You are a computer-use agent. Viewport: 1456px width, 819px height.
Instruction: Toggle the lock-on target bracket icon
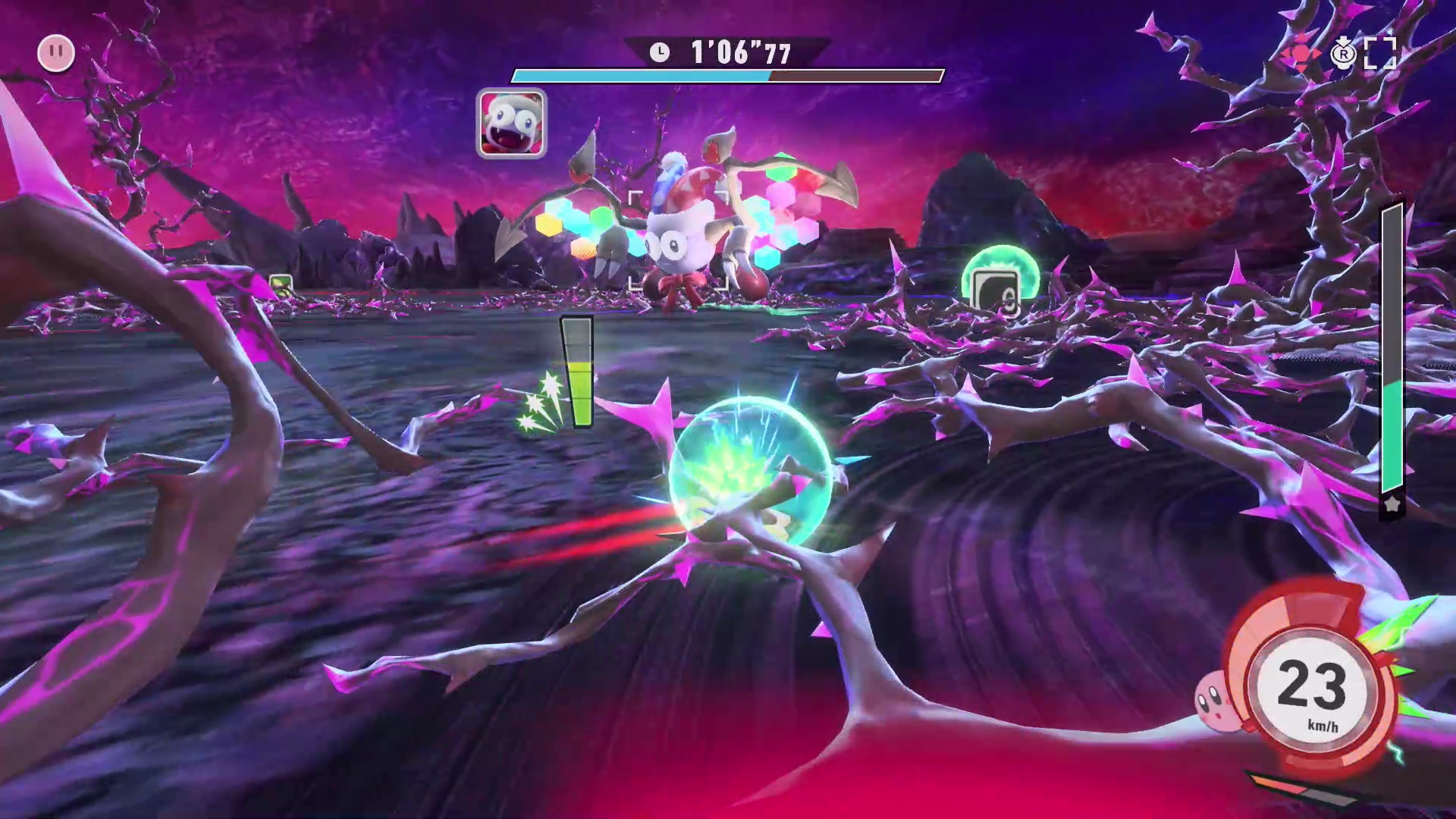click(x=1379, y=54)
